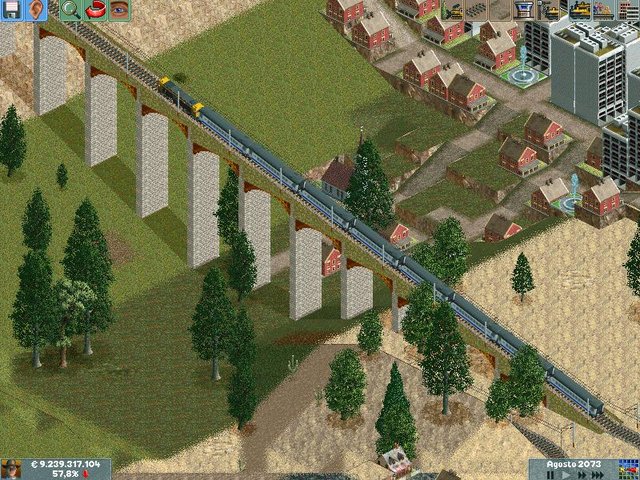Open the eye view options menu

tap(120, 10)
